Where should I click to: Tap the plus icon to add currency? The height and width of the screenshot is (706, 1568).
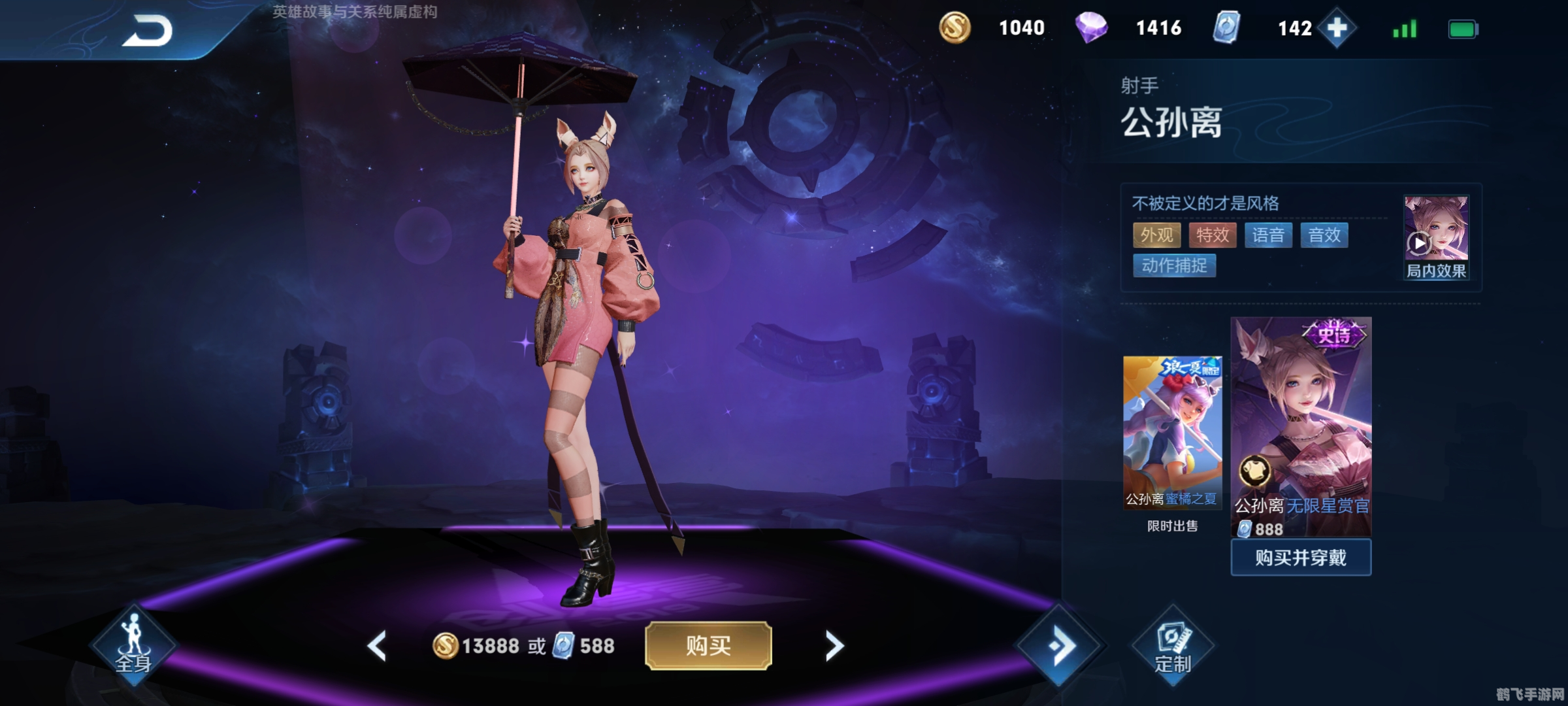point(1337,28)
